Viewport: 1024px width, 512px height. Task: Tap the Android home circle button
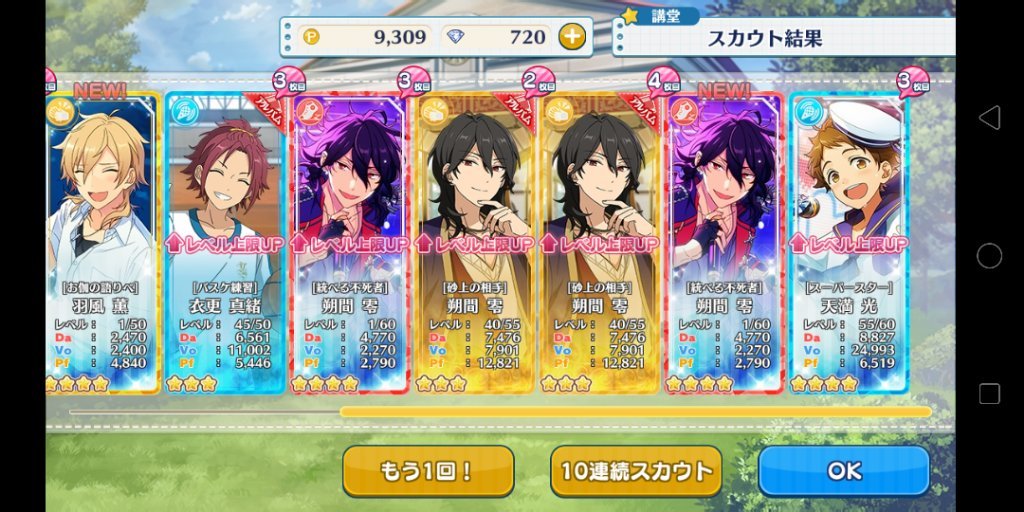click(989, 255)
